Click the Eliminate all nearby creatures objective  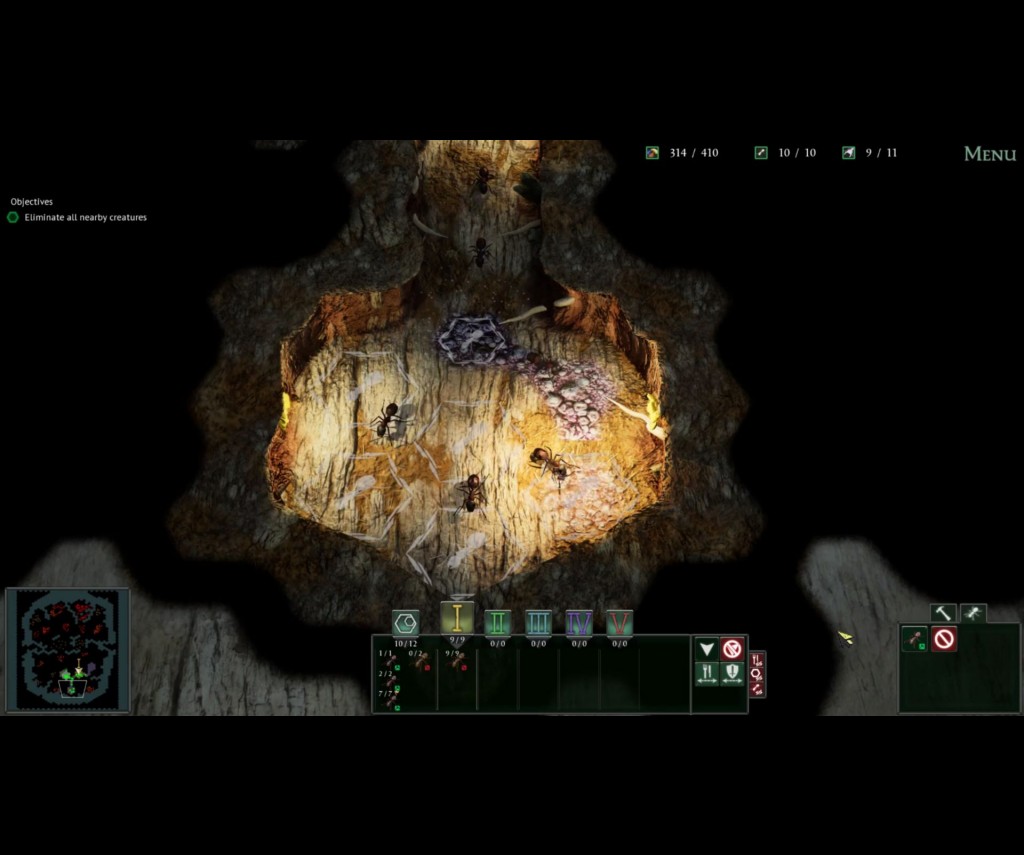pos(85,217)
